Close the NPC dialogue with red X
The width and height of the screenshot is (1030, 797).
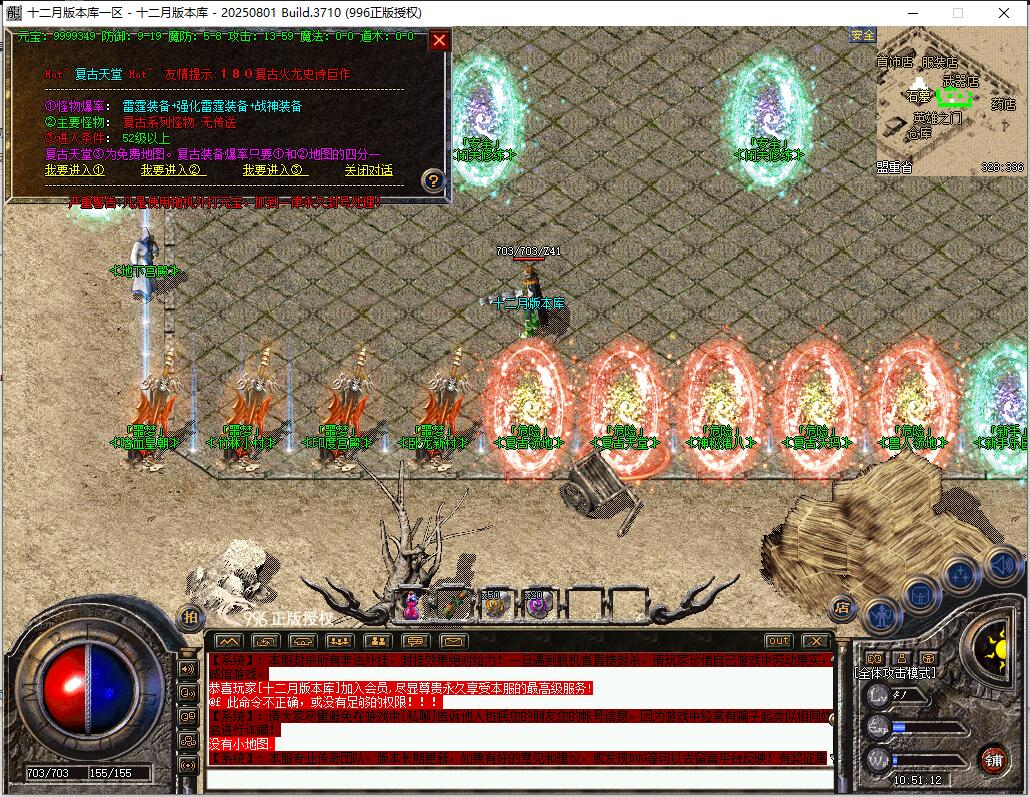[439, 41]
